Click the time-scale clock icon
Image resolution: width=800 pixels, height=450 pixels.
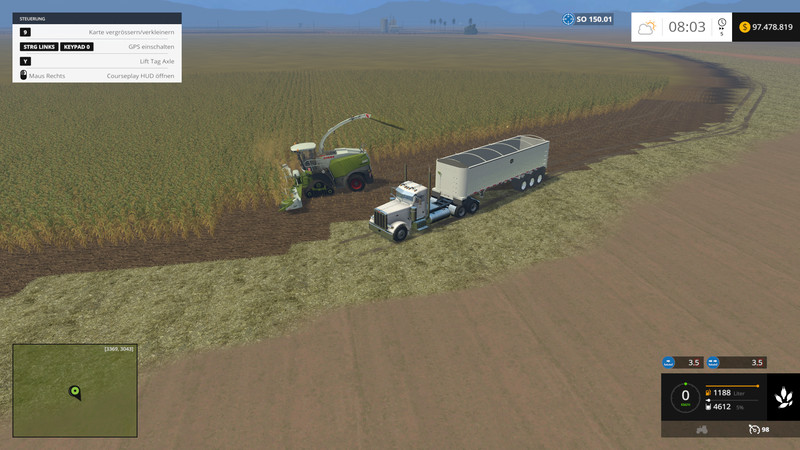722,24
